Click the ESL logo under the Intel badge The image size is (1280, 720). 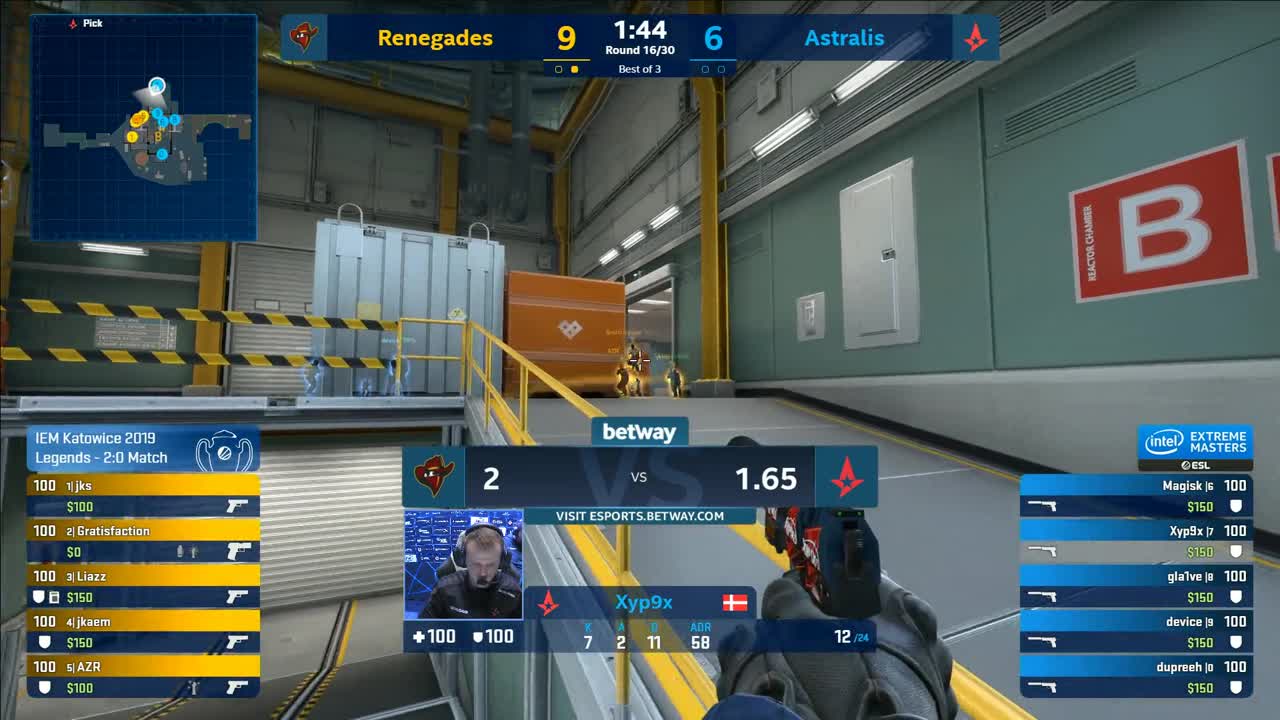(1197, 465)
